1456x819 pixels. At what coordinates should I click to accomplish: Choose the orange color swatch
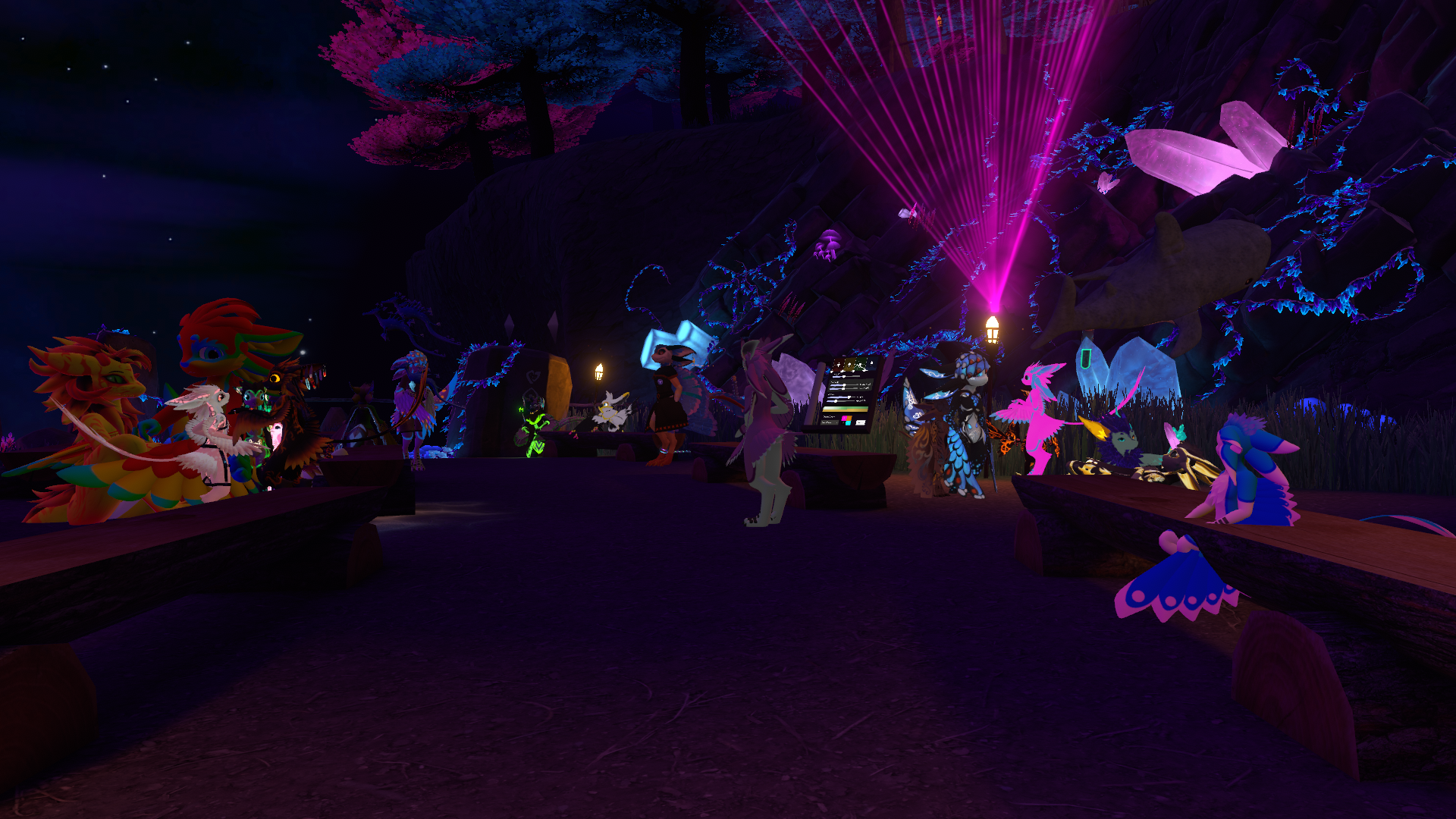point(849,418)
